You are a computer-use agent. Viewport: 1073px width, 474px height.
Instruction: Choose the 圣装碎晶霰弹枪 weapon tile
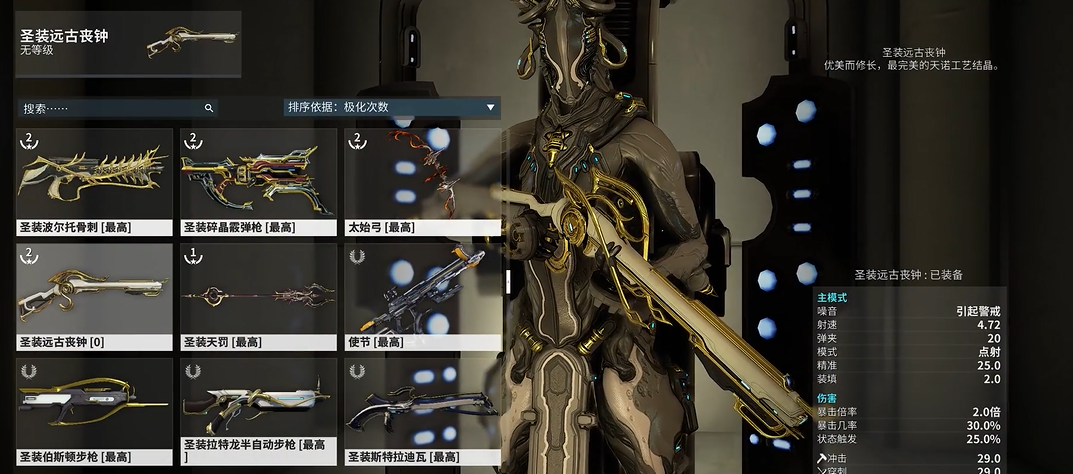(258, 181)
